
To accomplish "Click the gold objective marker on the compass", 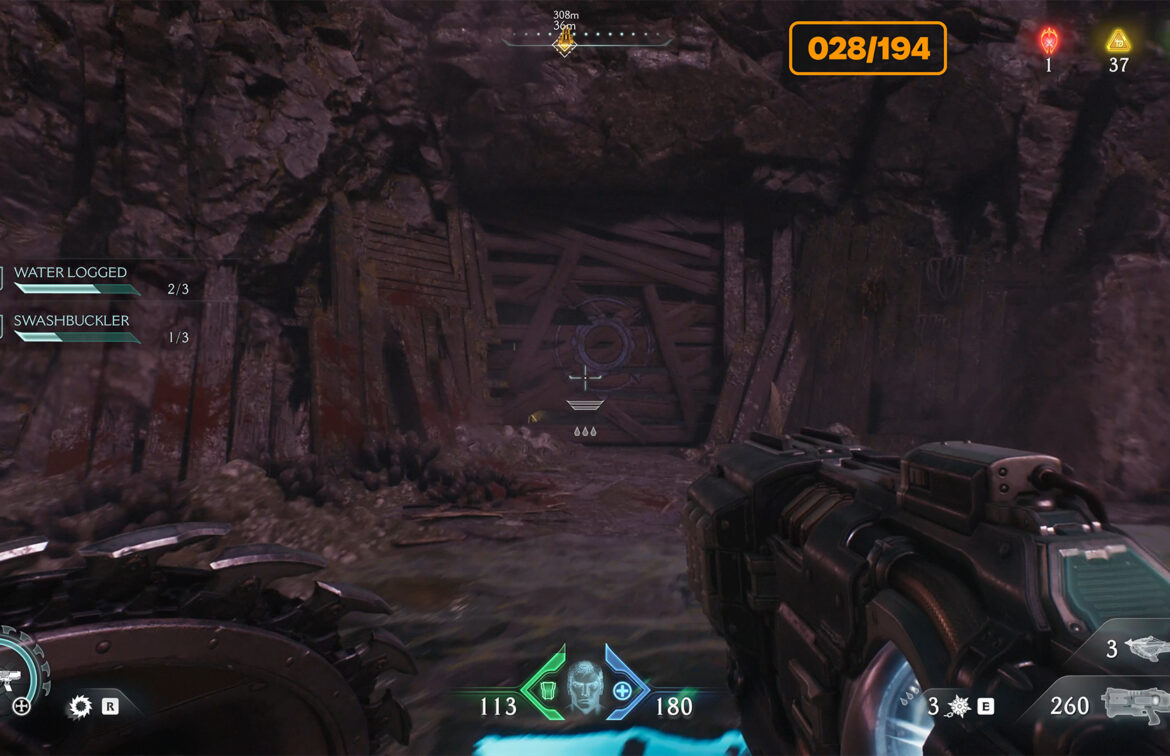I will 565,41.
